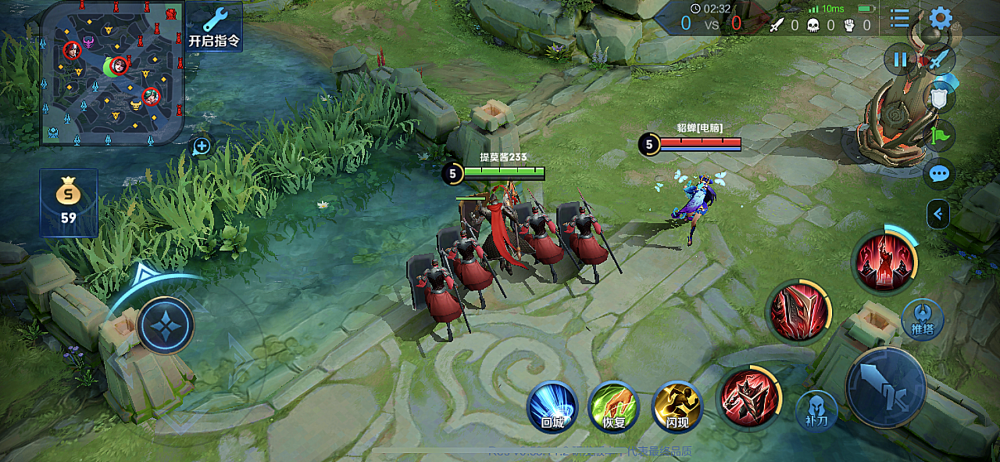The image size is (1000, 462).
Task: Open the scoreboard list icon
Action: pos(900,18)
